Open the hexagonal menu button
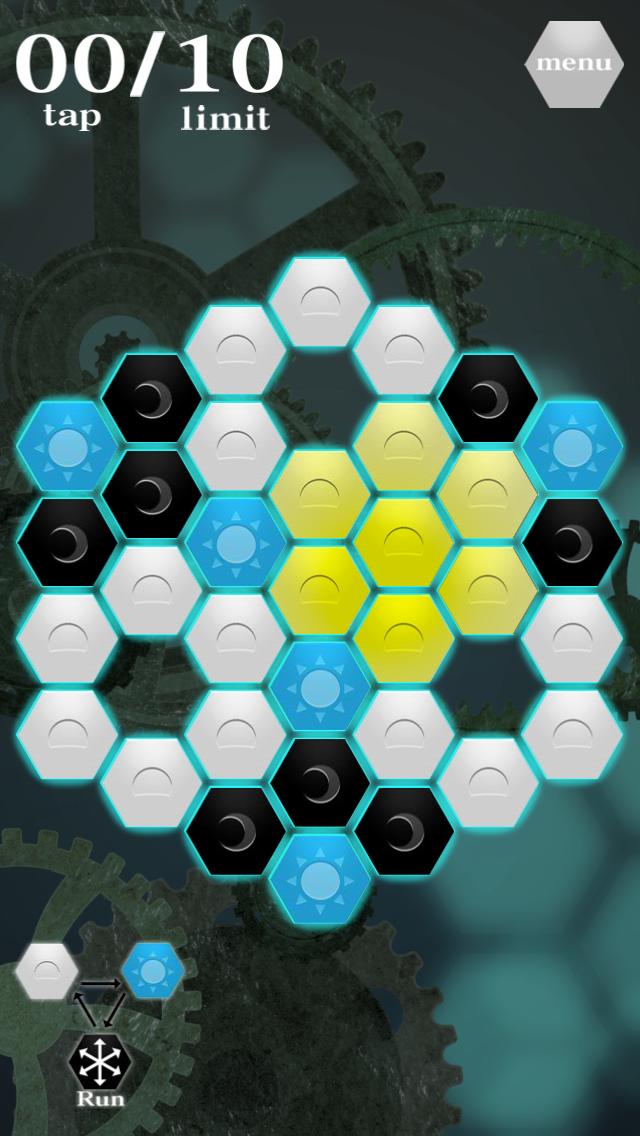This screenshot has height=1136, width=640. pos(573,63)
